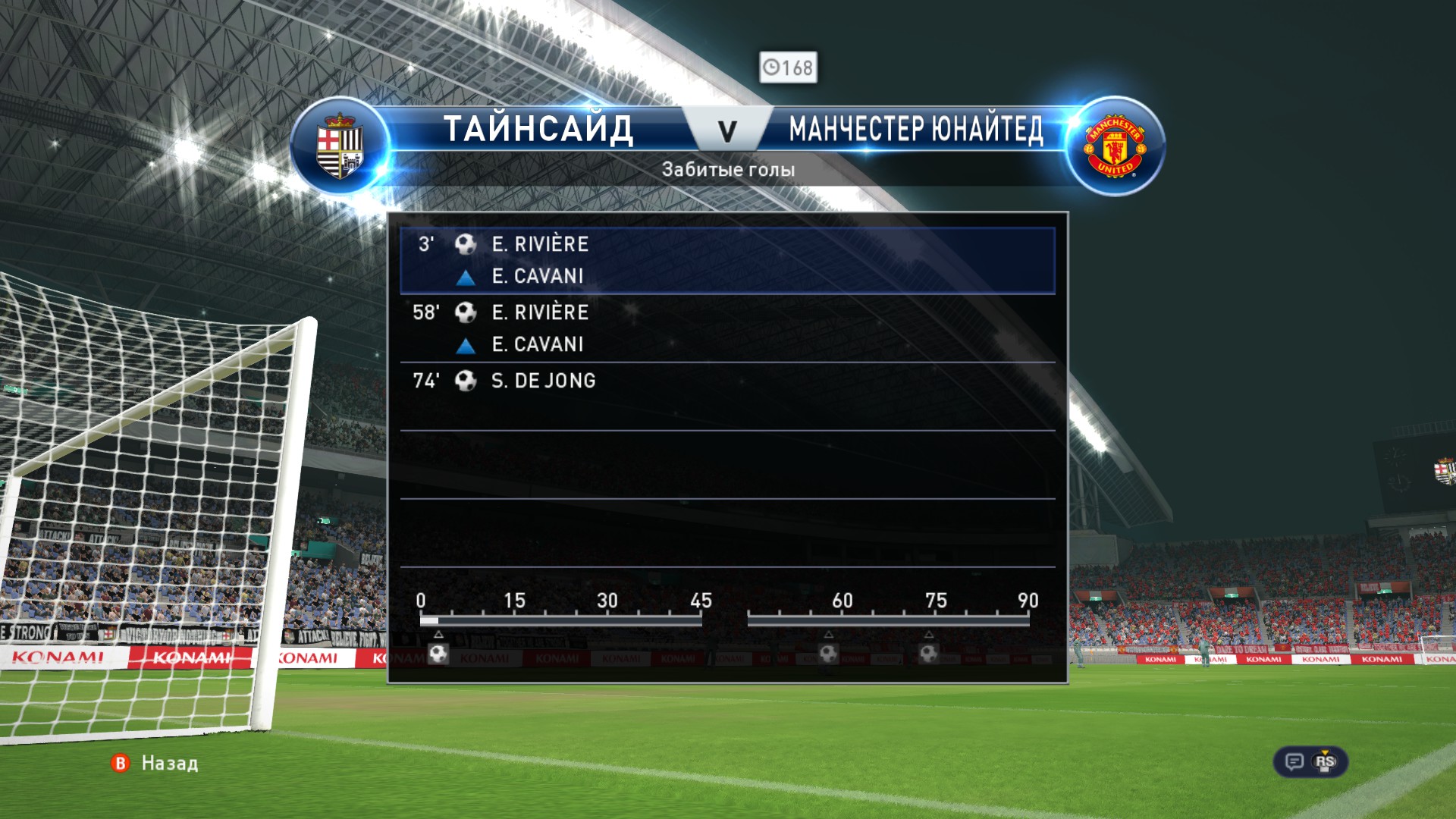The height and width of the screenshot is (819, 1456).
Task: Select the 58-minute goal marker on timeline
Action: click(828, 653)
